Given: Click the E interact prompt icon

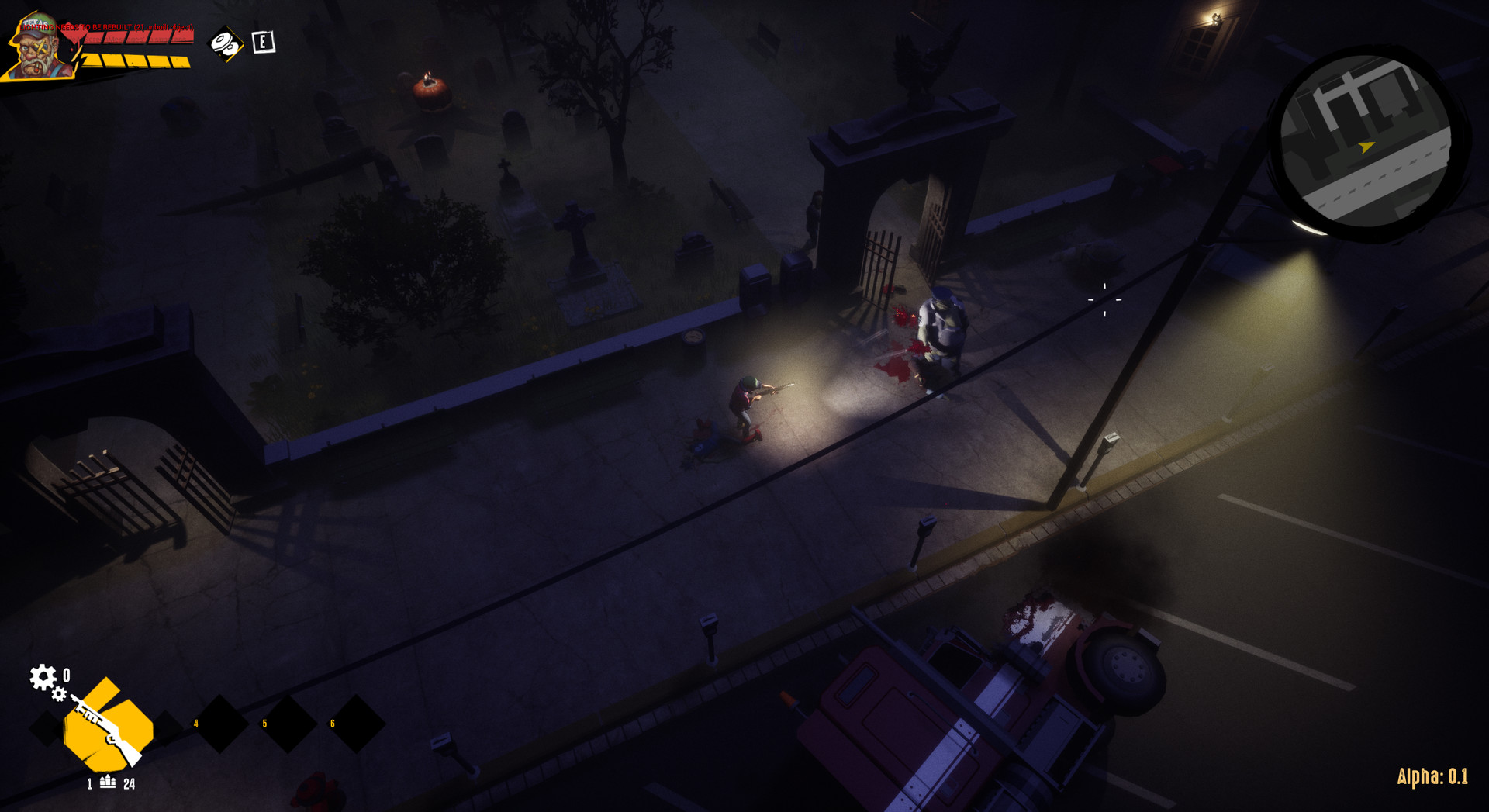Looking at the screenshot, I should tap(264, 42).
